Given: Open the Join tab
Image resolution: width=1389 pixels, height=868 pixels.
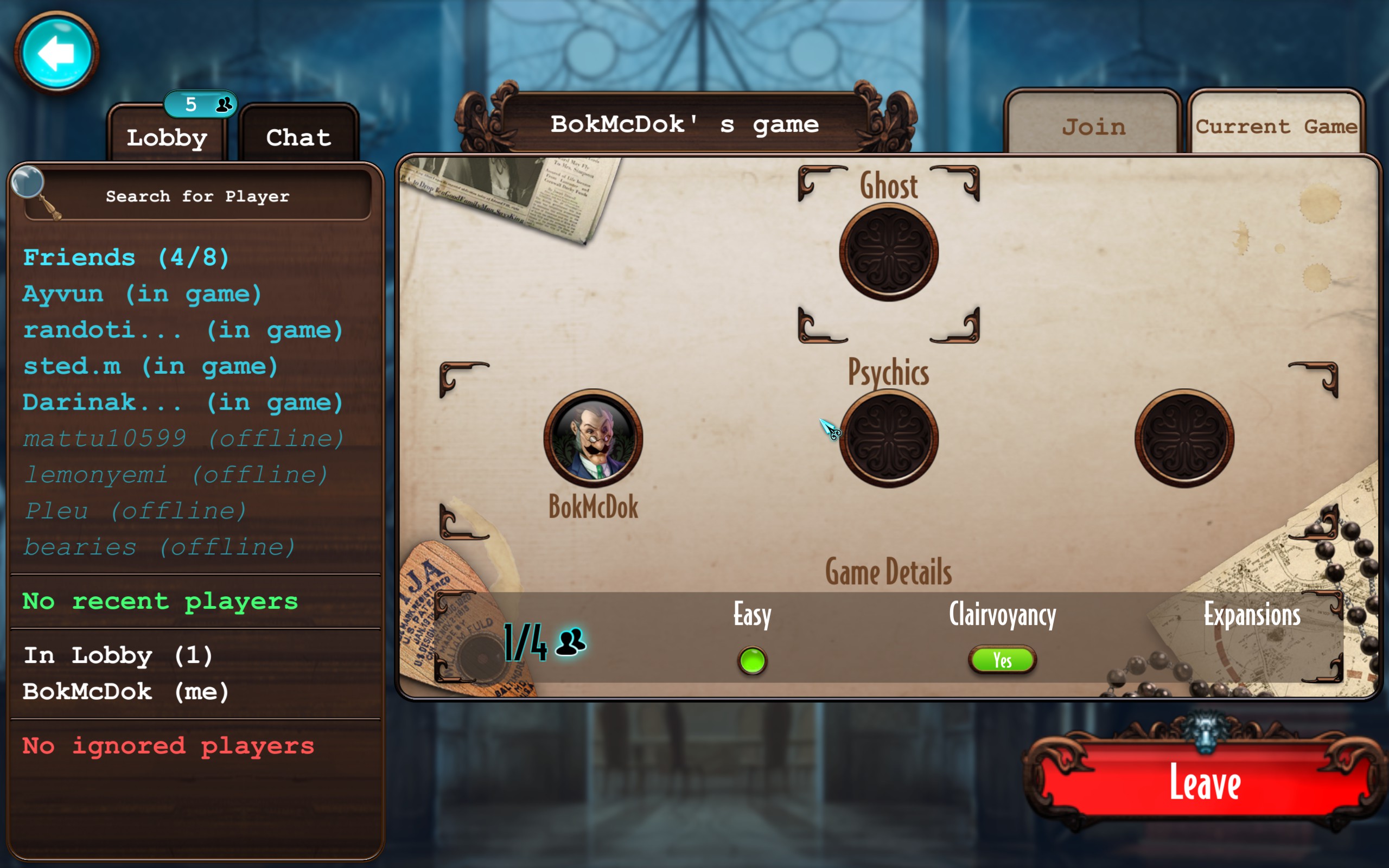Looking at the screenshot, I should 1093,126.
